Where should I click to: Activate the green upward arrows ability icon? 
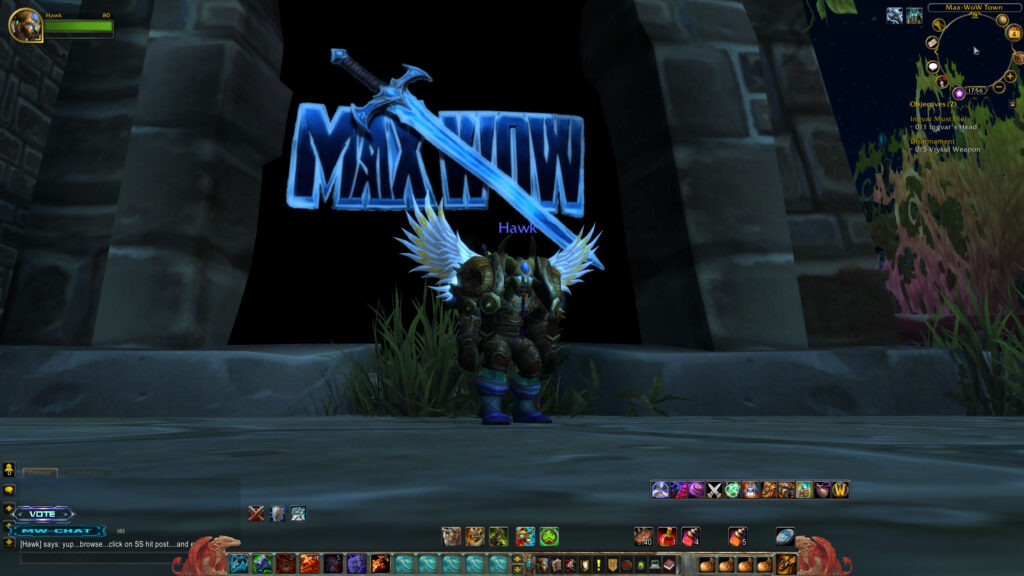(x=549, y=537)
